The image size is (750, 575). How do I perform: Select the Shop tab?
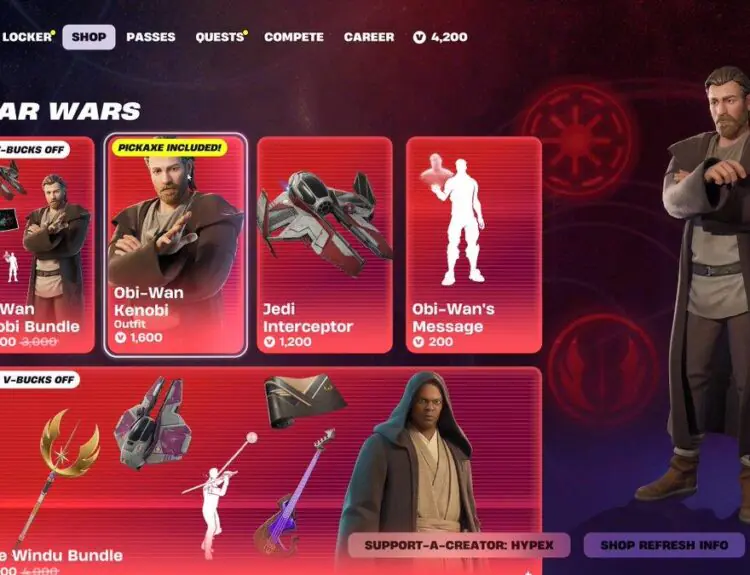tap(89, 37)
